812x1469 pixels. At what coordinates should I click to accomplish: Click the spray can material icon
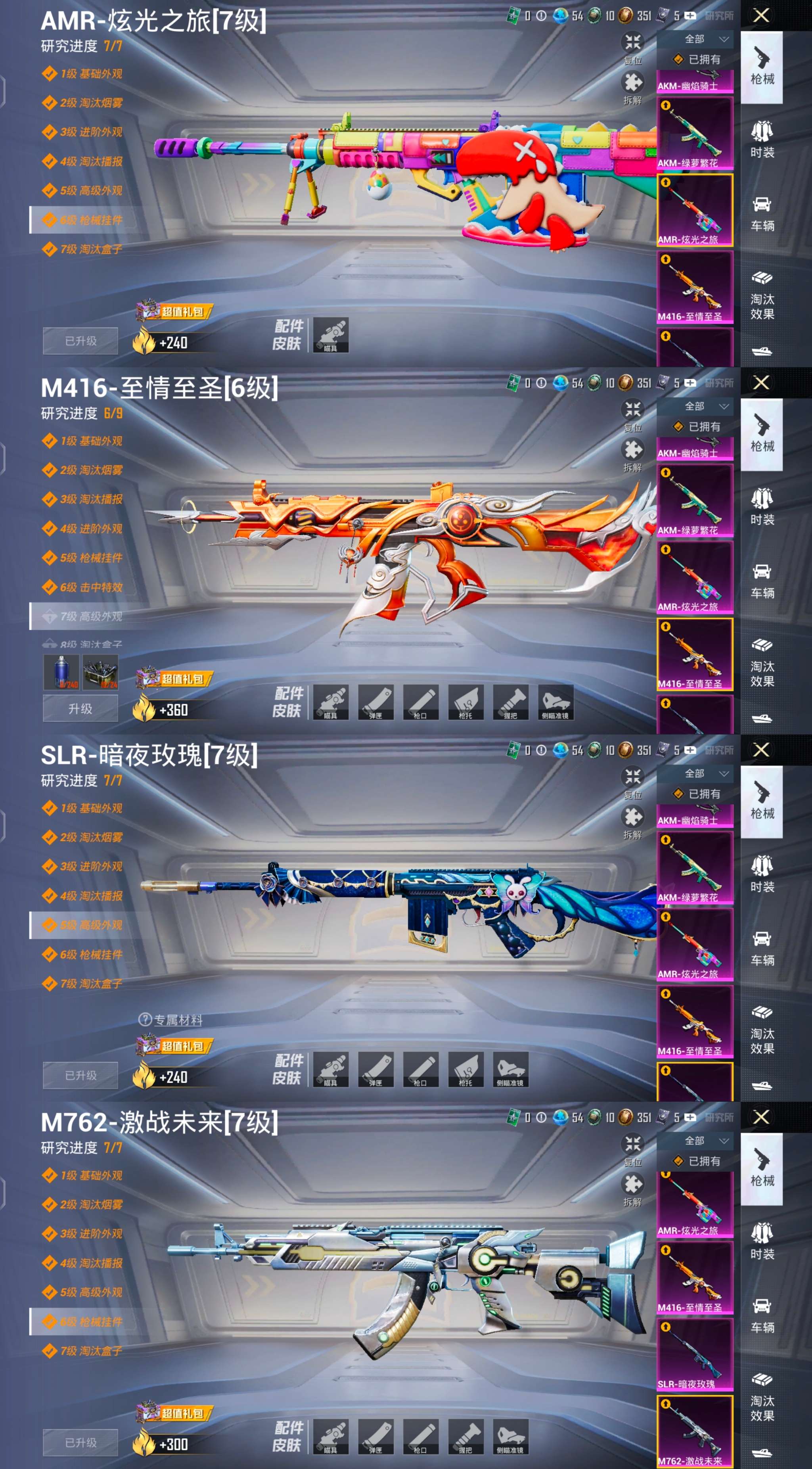click(61, 672)
